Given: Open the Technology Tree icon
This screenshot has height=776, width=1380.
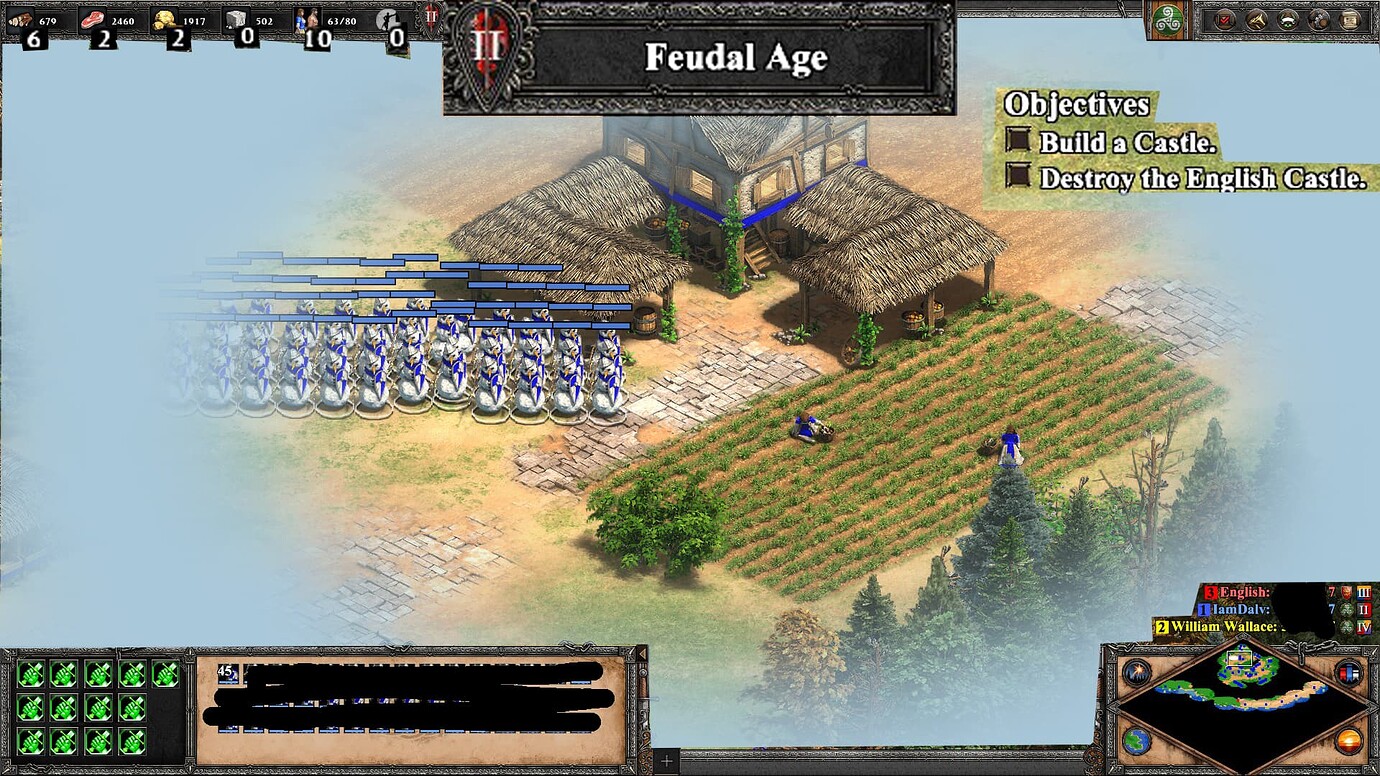Looking at the screenshot, I should pyautogui.click(x=1319, y=19).
